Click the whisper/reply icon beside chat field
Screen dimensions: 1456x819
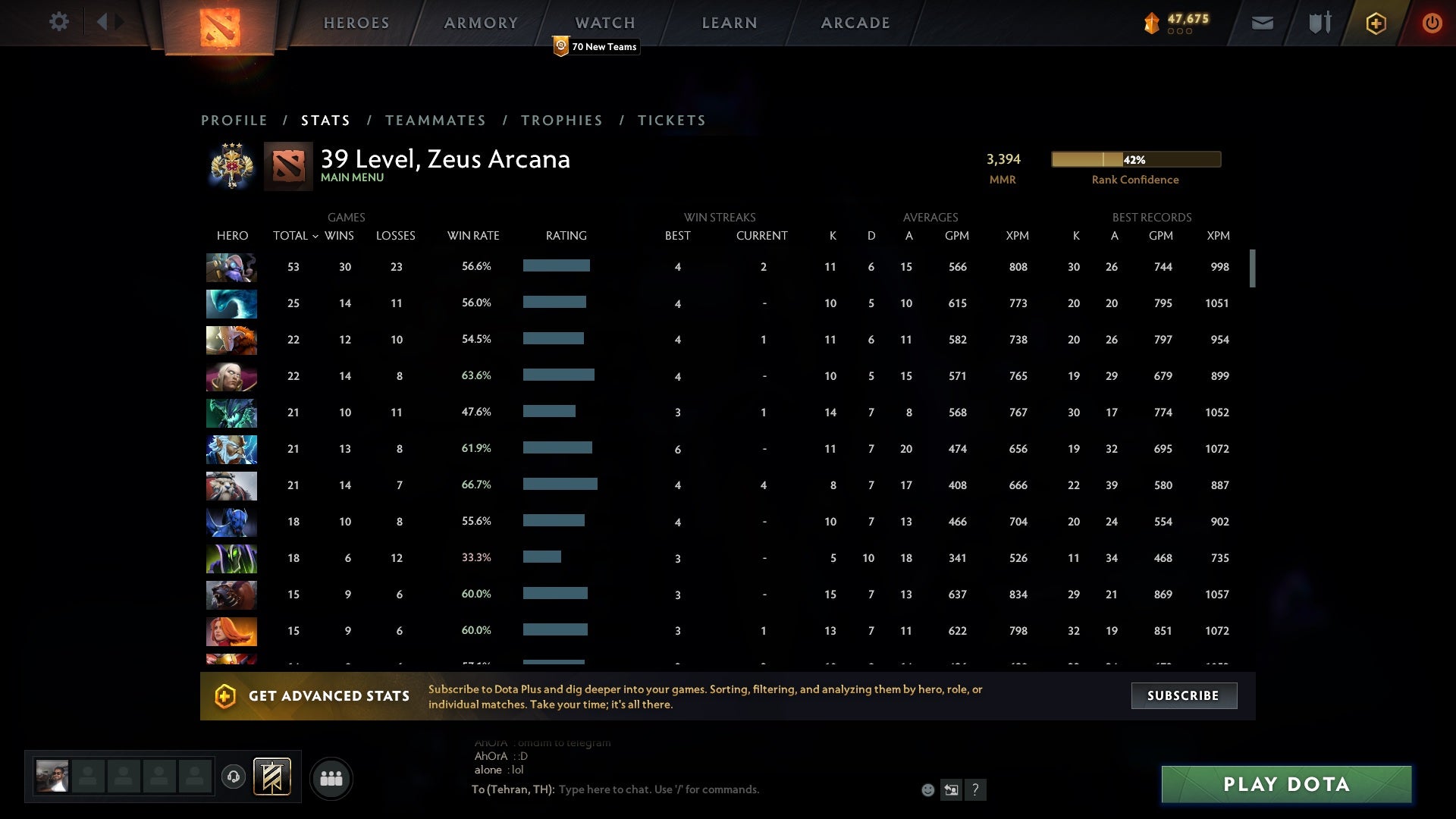[951, 789]
